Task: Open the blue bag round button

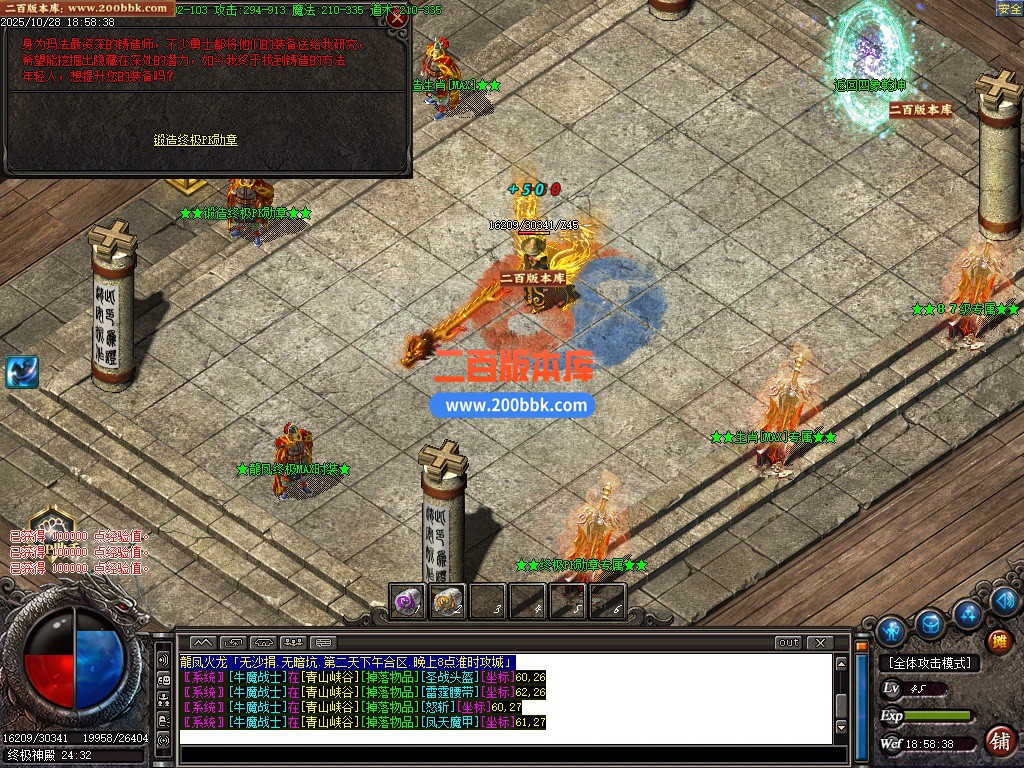Action: click(930, 623)
